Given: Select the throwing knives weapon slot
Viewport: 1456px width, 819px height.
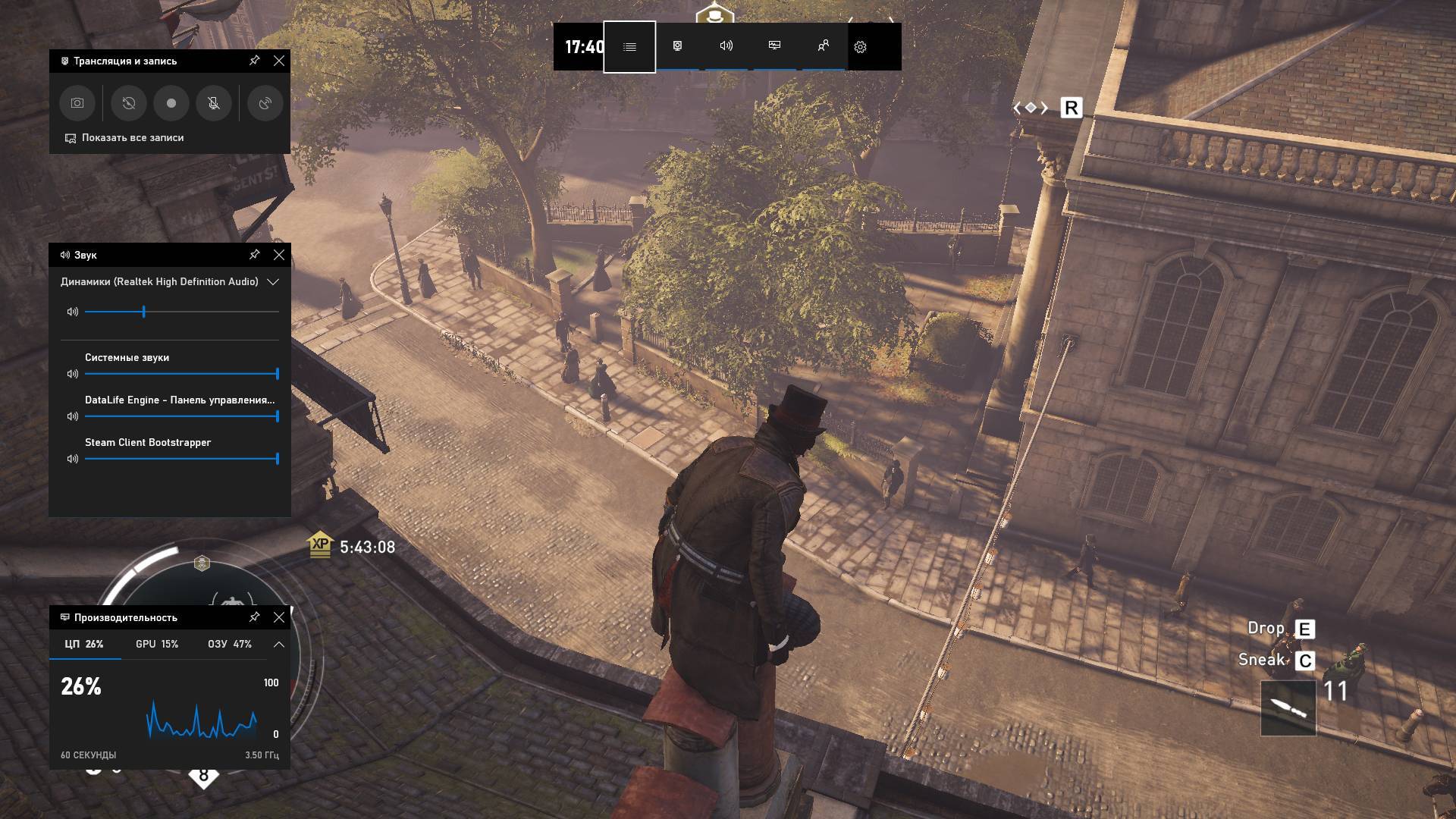Looking at the screenshot, I should (x=1288, y=708).
